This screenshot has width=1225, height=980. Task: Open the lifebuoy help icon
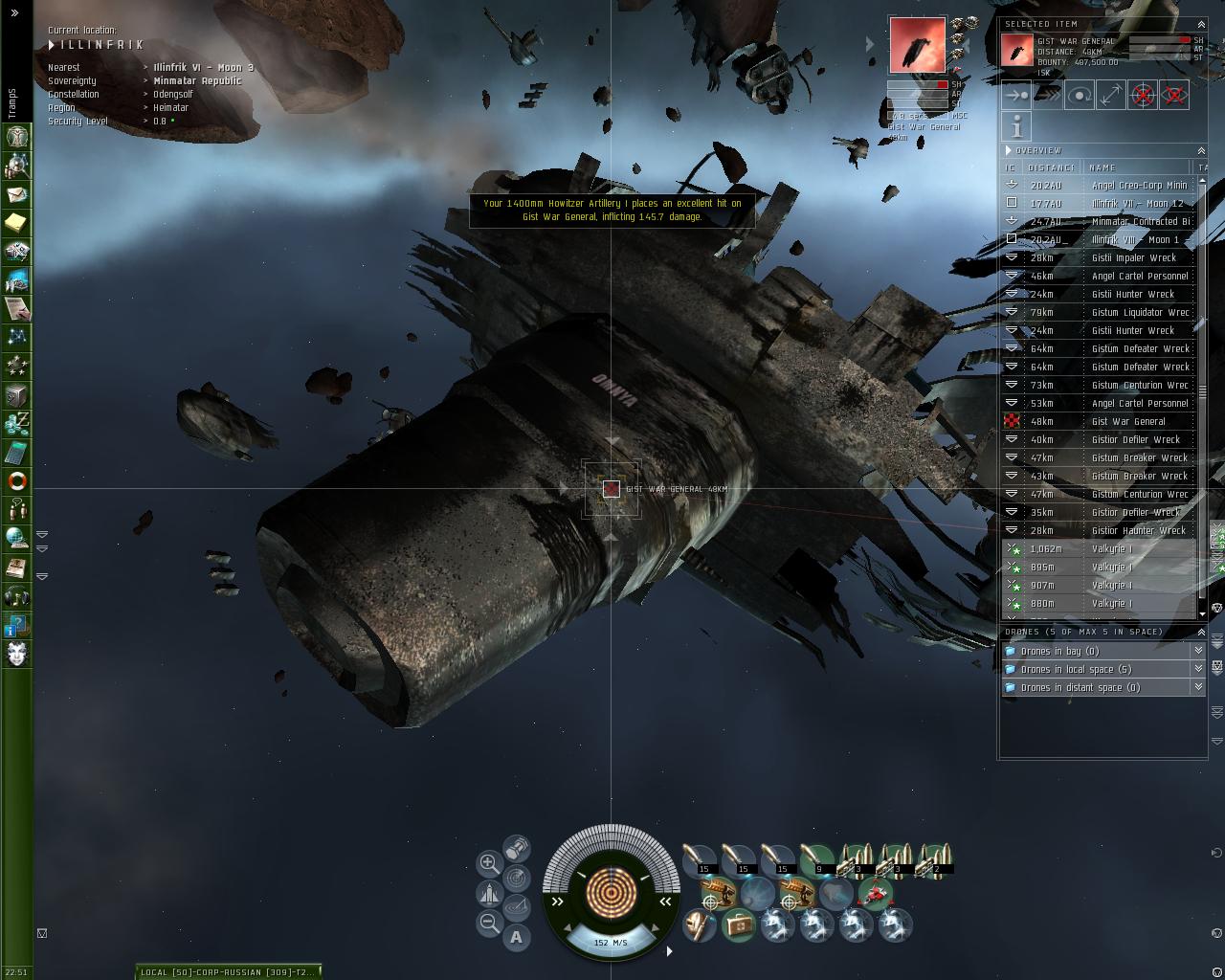(17, 480)
